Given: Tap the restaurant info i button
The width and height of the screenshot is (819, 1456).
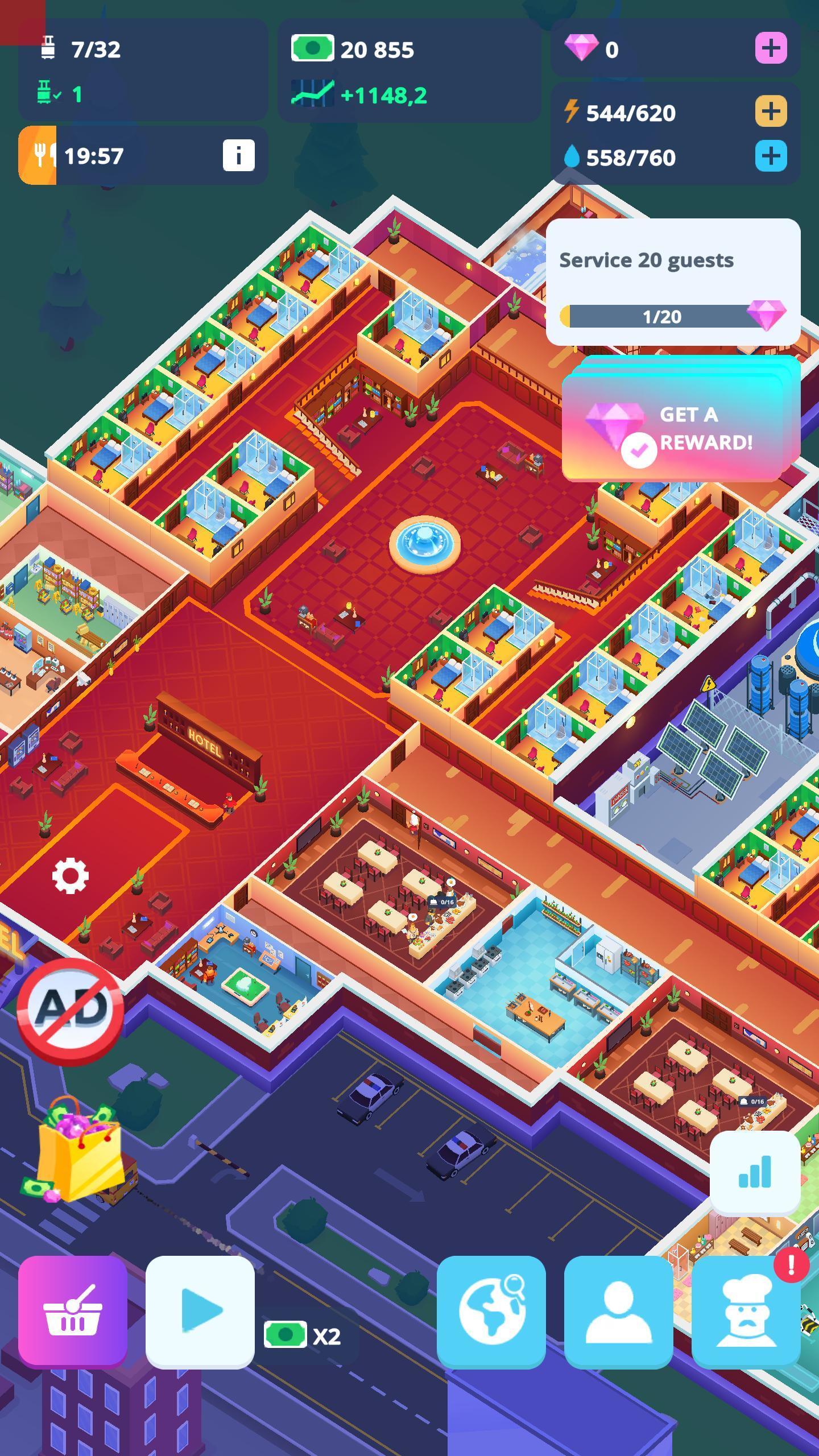Looking at the screenshot, I should [239, 154].
